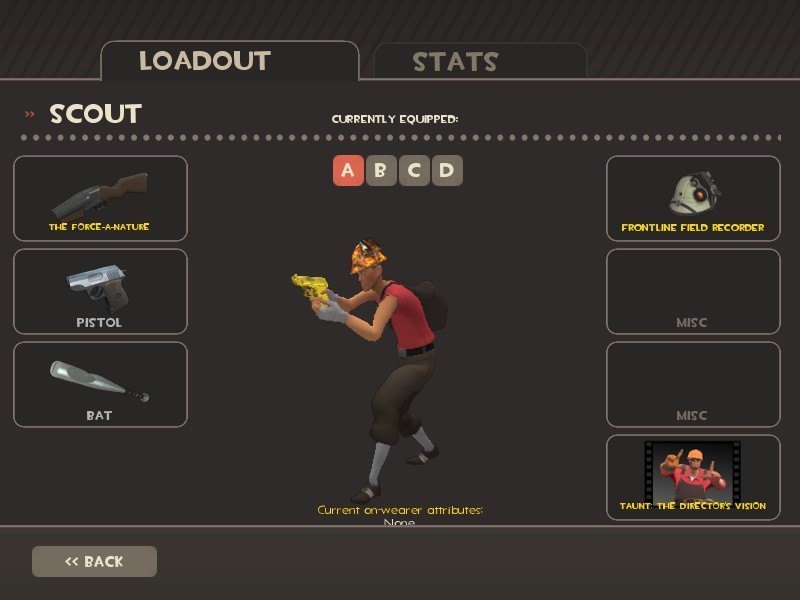Select the Bat melee slot
The width and height of the screenshot is (800, 600).
coord(100,384)
